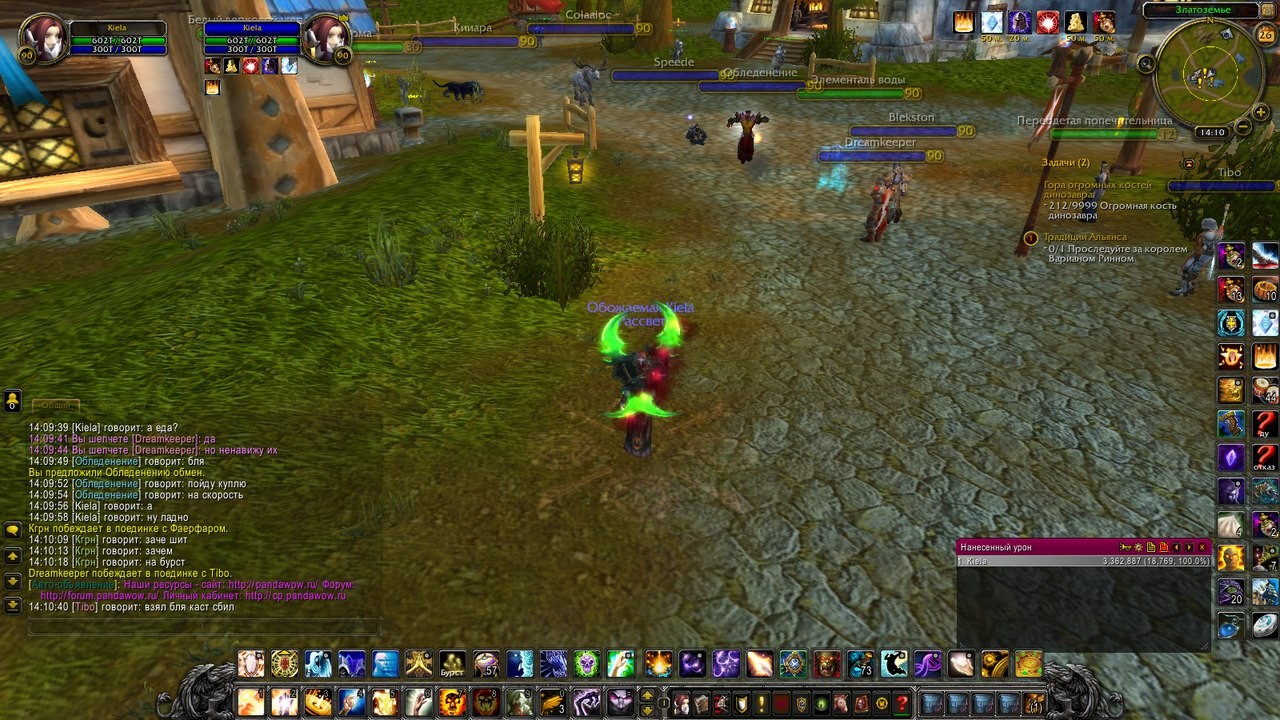Click the chat input box
Image resolution: width=1280 pixels, height=720 pixels.
tap(200, 627)
